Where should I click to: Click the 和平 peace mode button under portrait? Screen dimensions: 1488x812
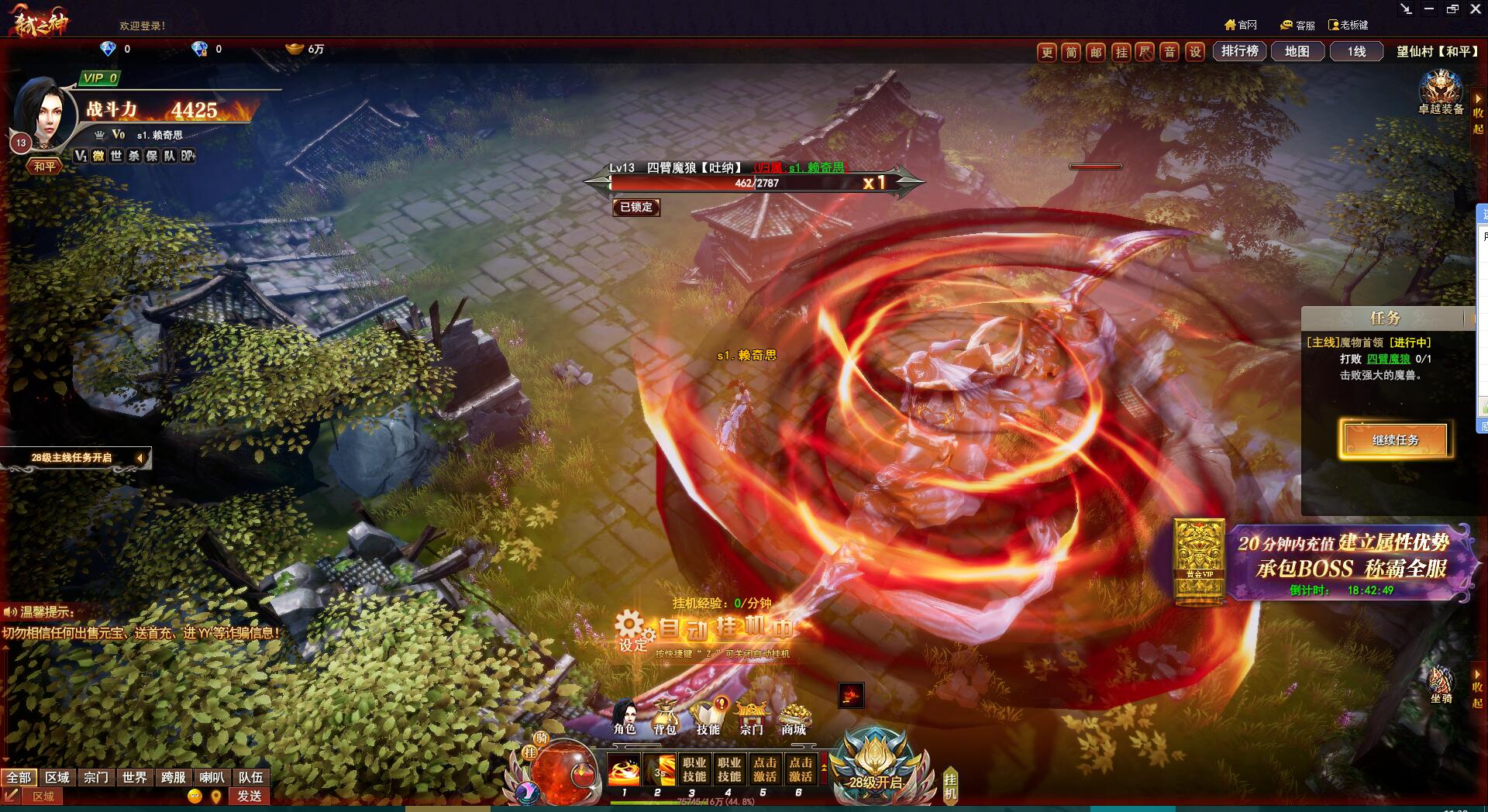click(45, 167)
